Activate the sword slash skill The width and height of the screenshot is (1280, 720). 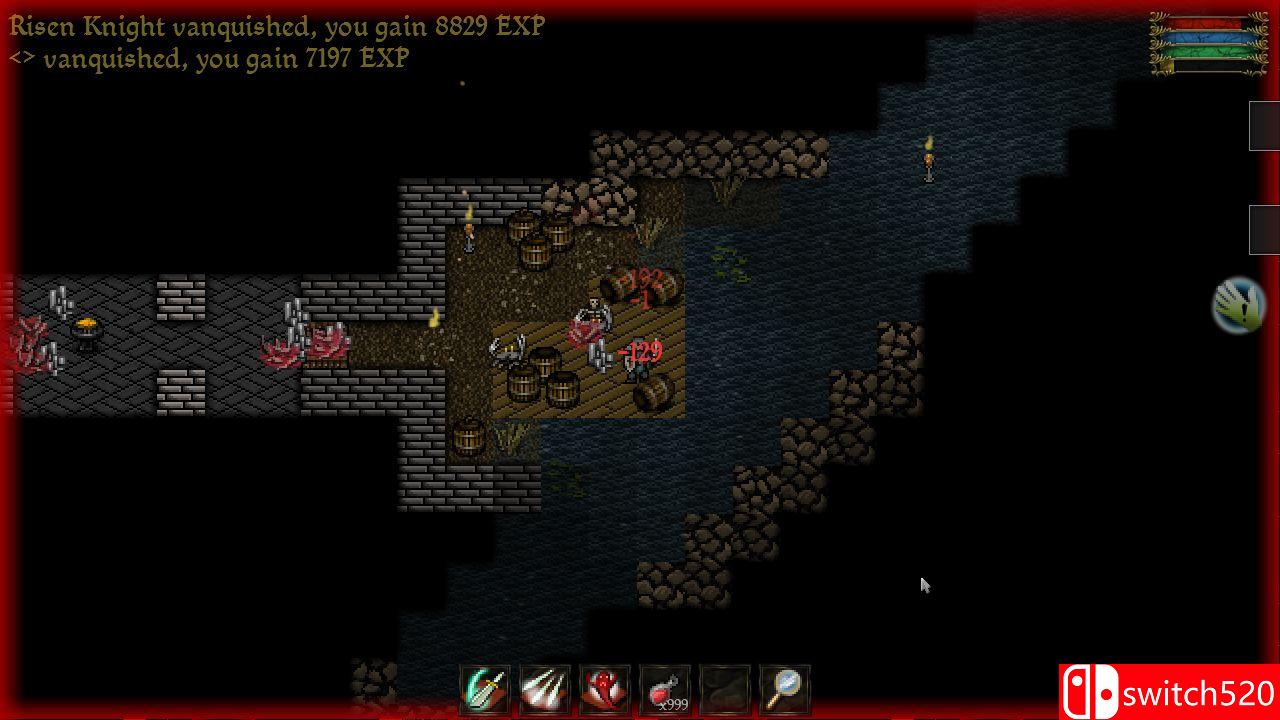coord(485,689)
